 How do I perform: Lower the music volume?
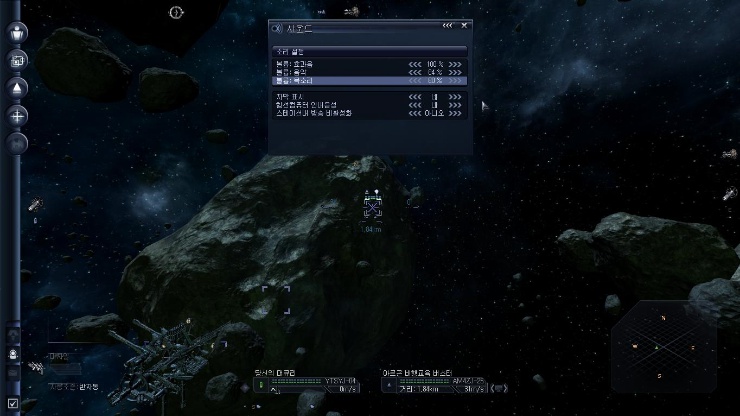point(415,72)
